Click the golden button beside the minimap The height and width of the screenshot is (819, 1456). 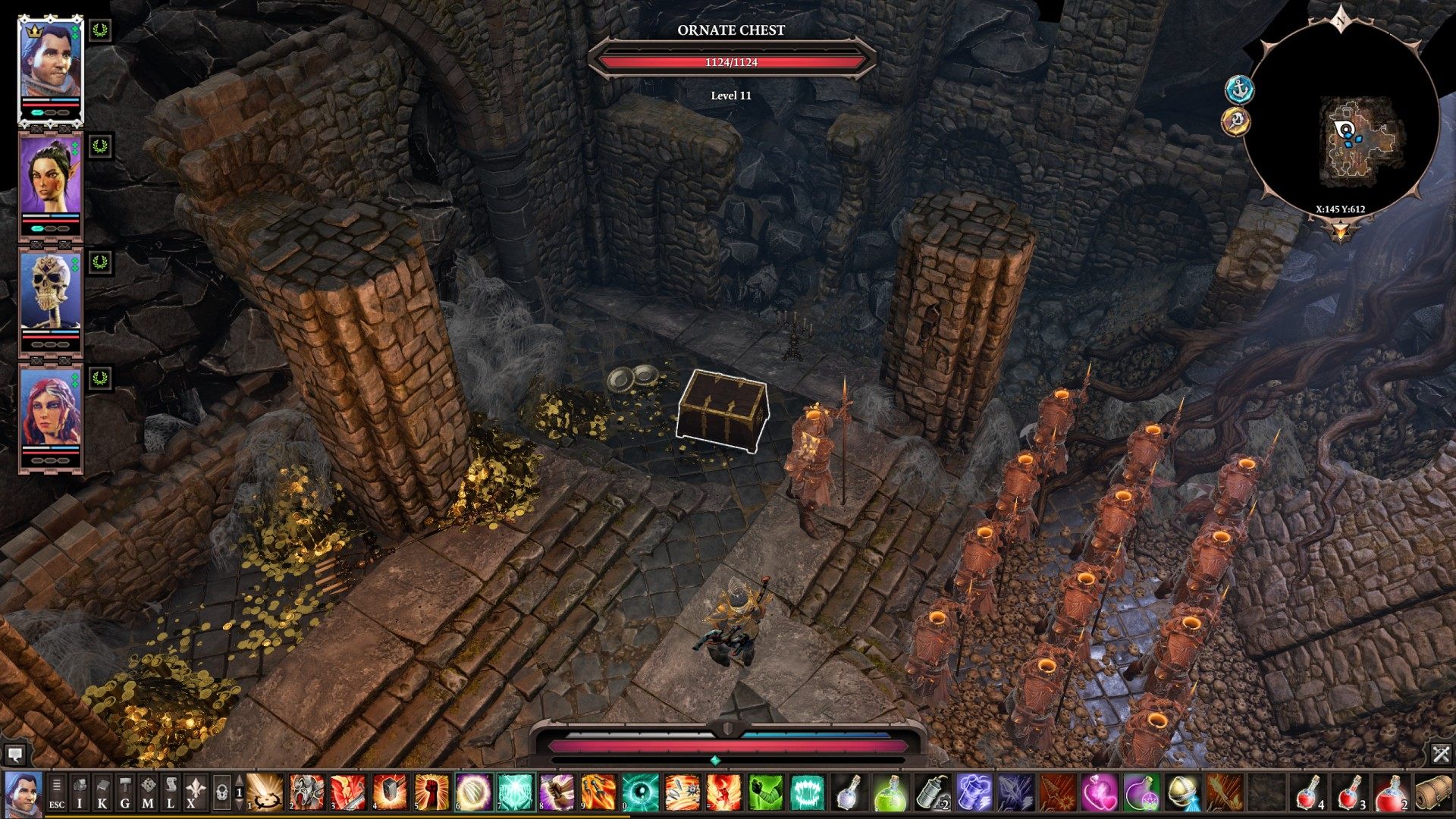[1236, 121]
